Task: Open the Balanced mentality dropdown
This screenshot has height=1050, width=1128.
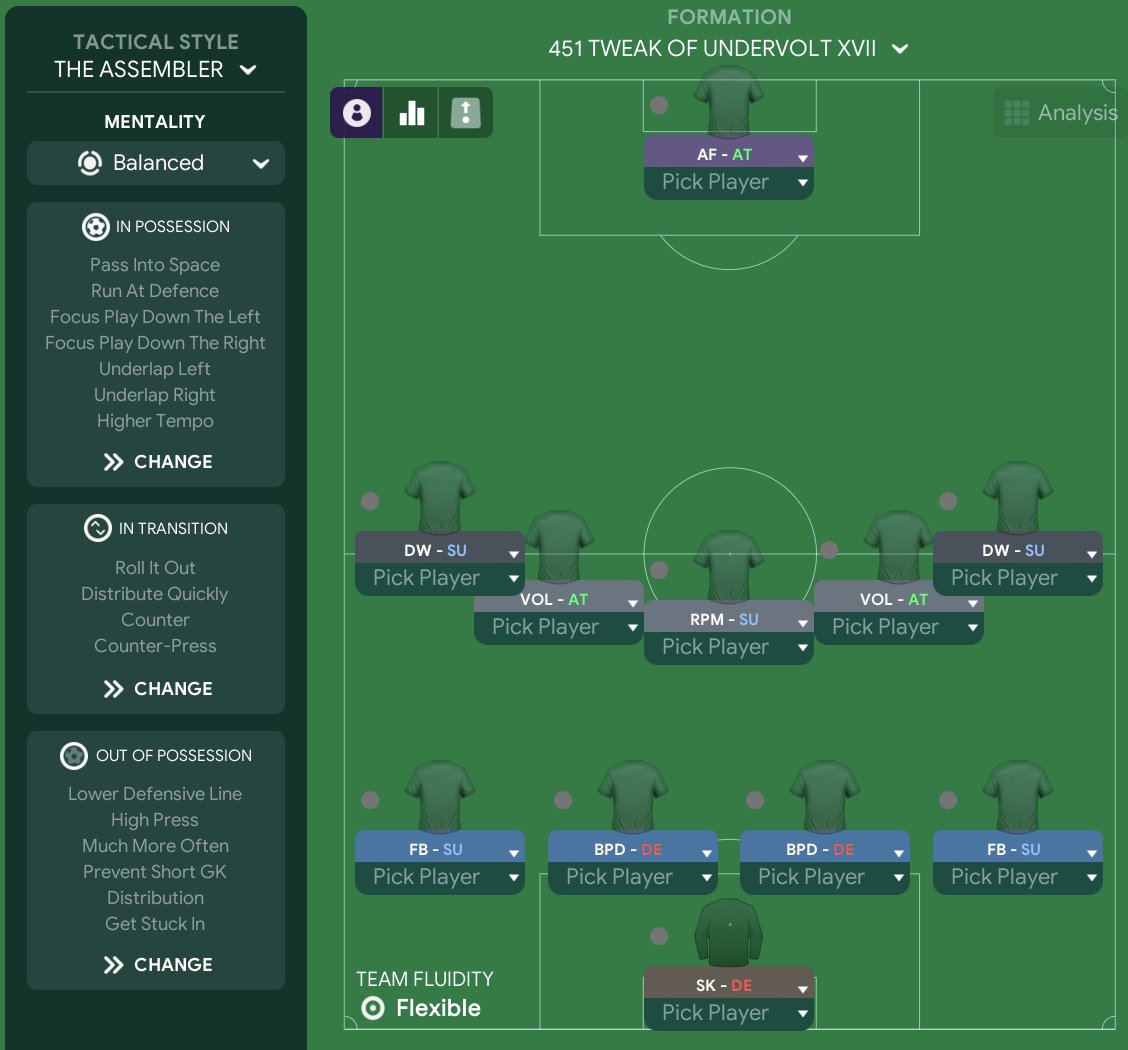Action: point(156,163)
